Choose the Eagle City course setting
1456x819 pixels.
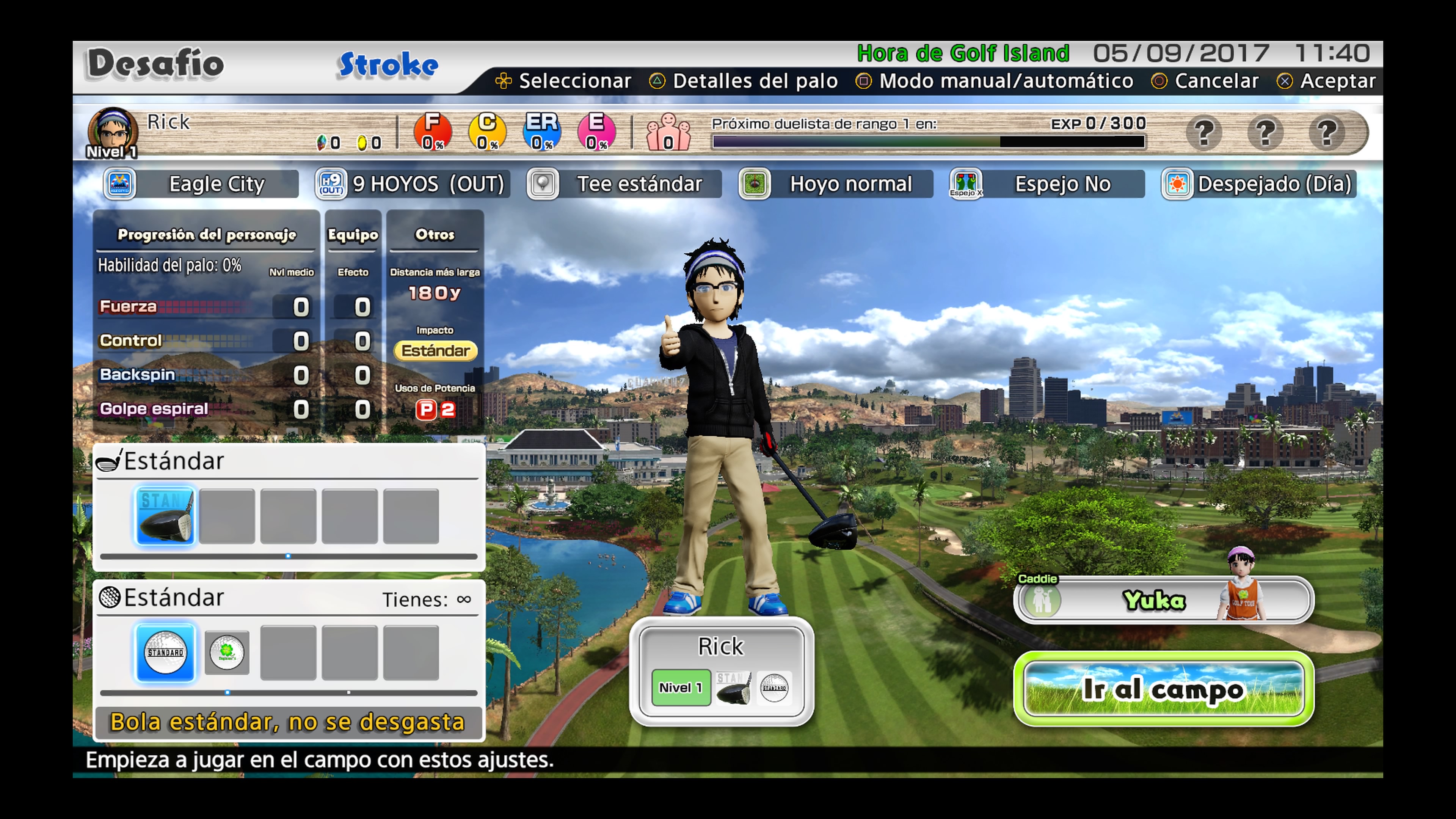pos(201,184)
